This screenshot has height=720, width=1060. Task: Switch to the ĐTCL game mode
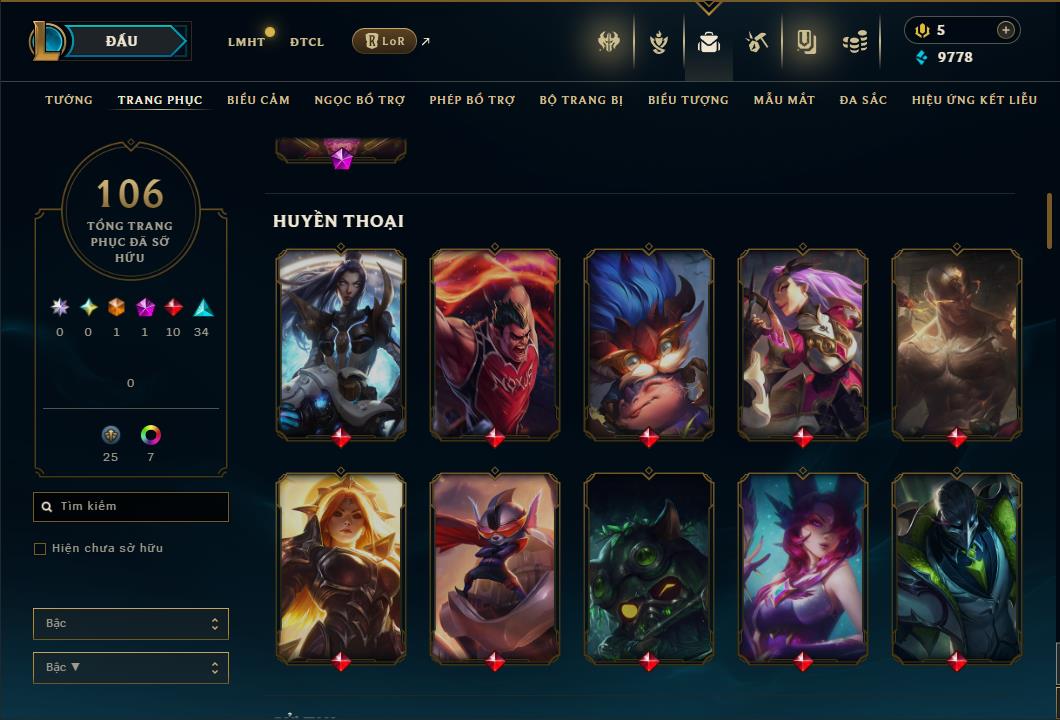click(307, 42)
